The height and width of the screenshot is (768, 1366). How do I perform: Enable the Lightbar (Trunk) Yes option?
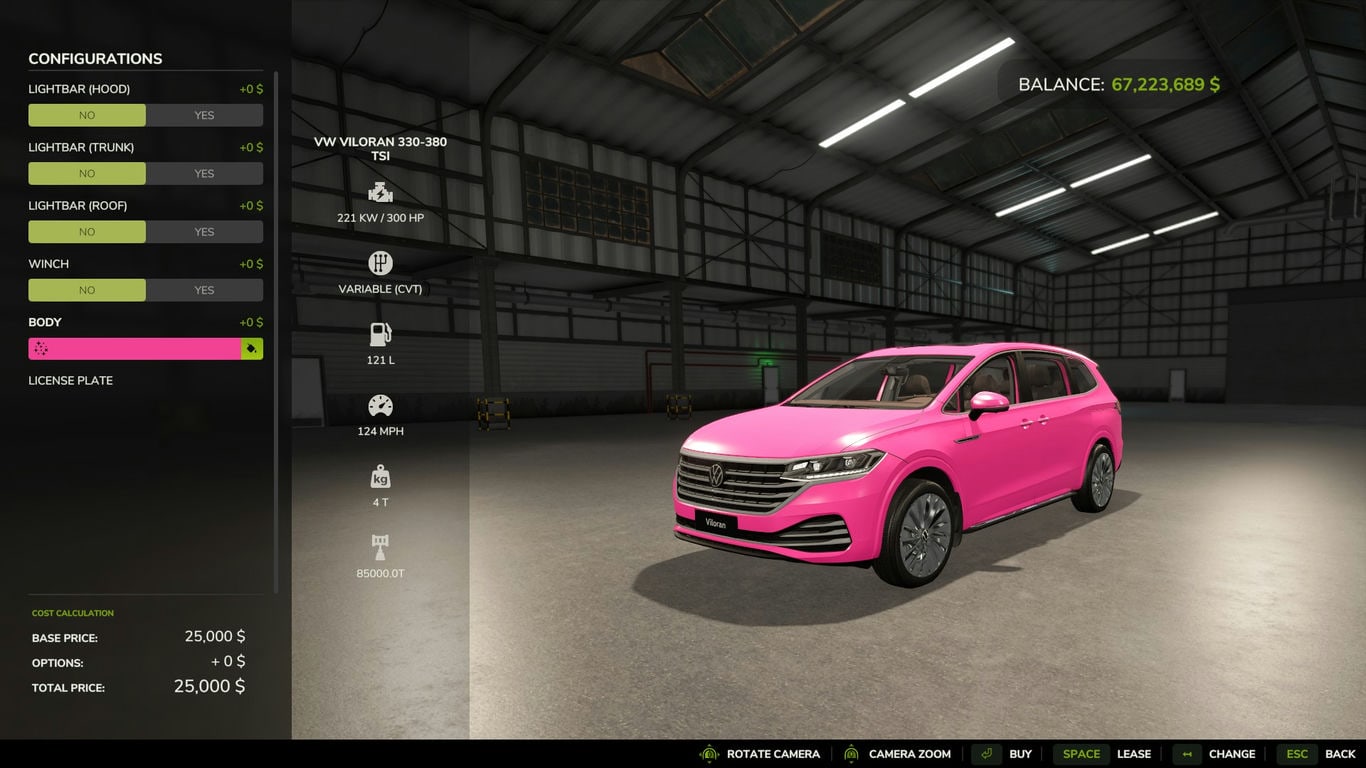(x=204, y=173)
